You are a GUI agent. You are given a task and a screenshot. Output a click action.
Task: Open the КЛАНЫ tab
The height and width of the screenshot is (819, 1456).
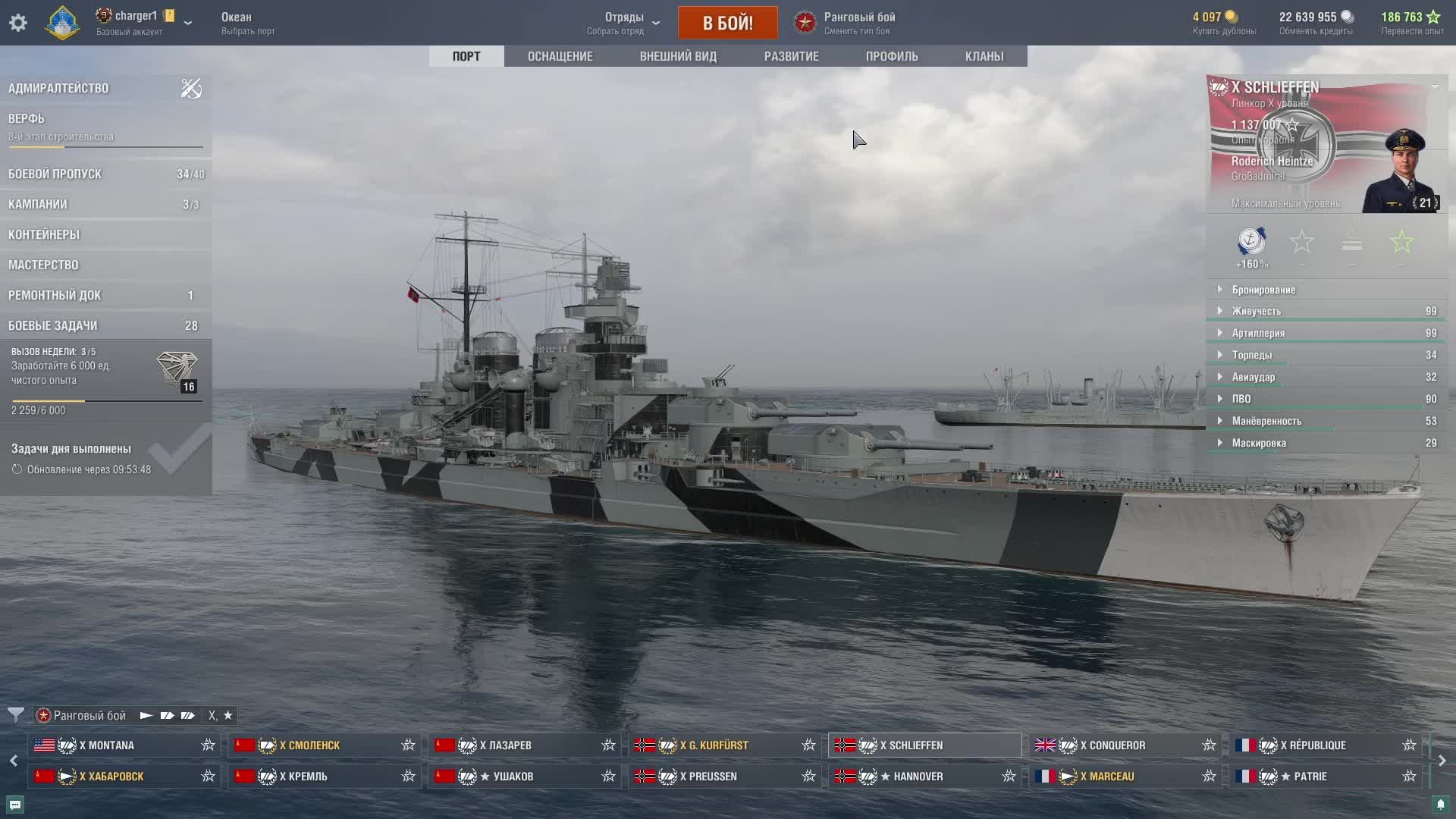(x=984, y=56)
